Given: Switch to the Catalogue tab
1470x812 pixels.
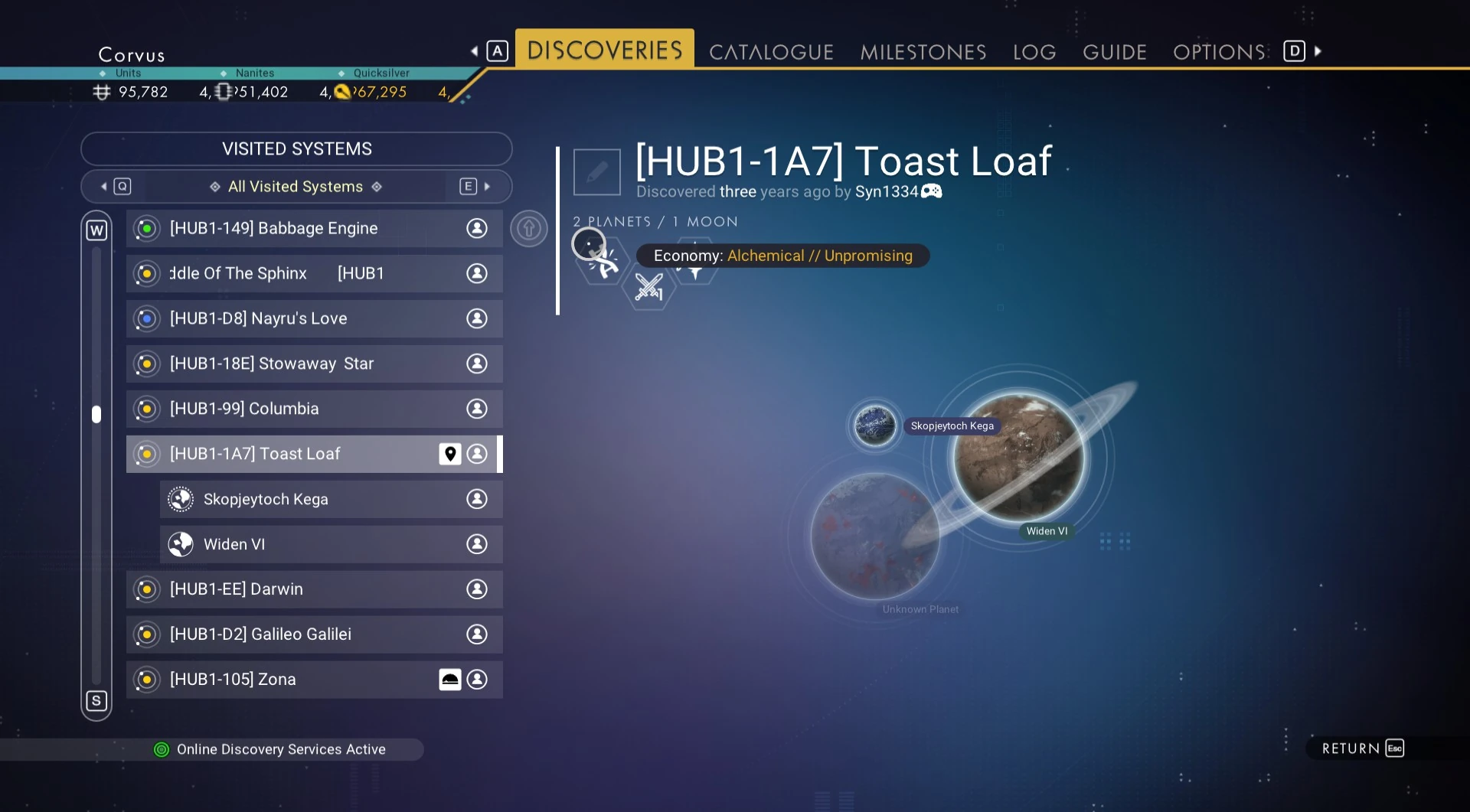Looking at the screenshot, I should (x=770, y=52).
